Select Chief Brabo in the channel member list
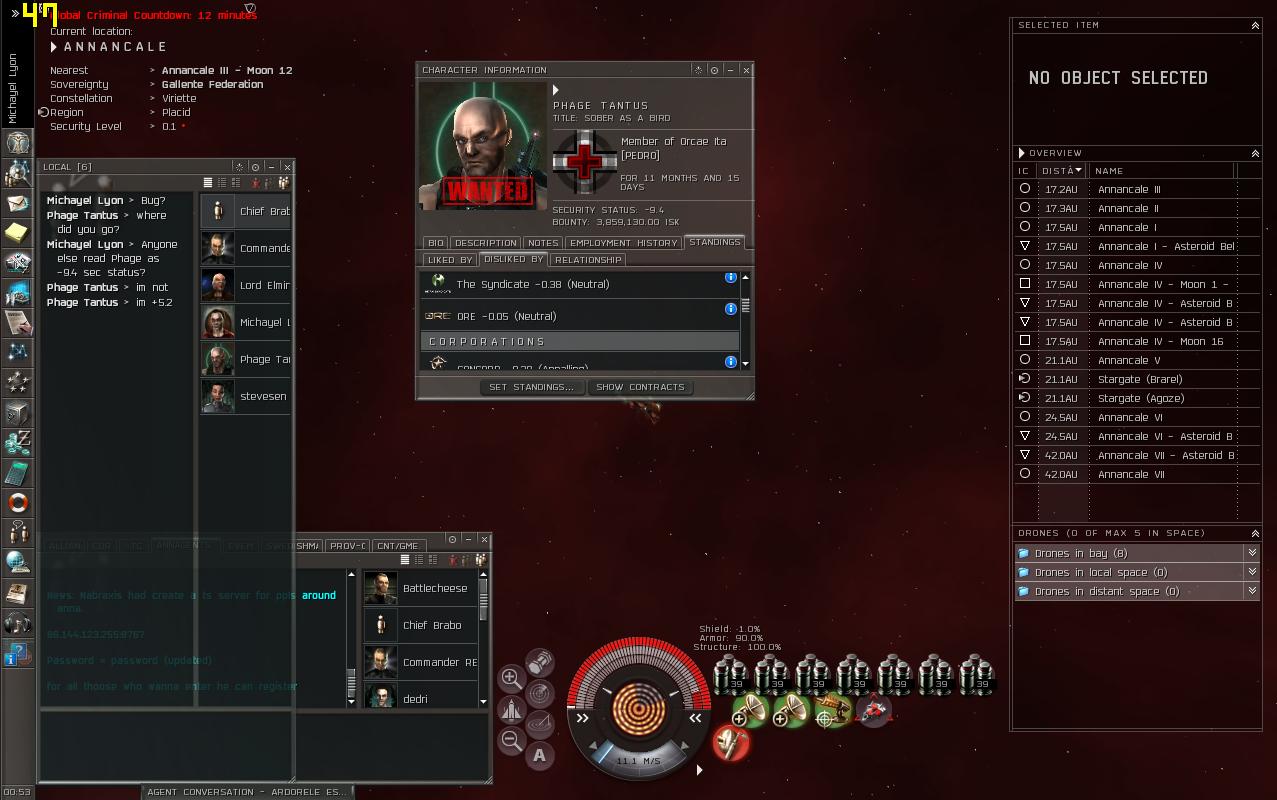Viewport: 1277px width, 800px height. click(432, 625)
